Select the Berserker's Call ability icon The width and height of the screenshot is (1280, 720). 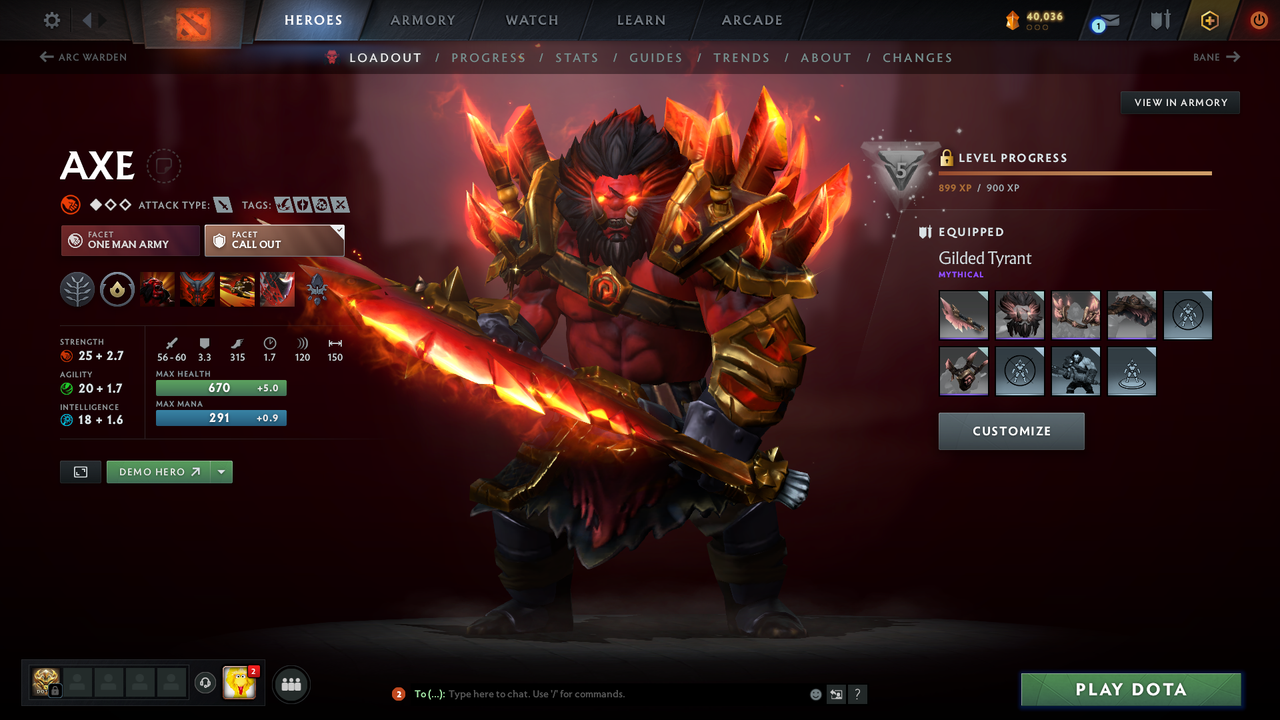(x=157, y=289)
